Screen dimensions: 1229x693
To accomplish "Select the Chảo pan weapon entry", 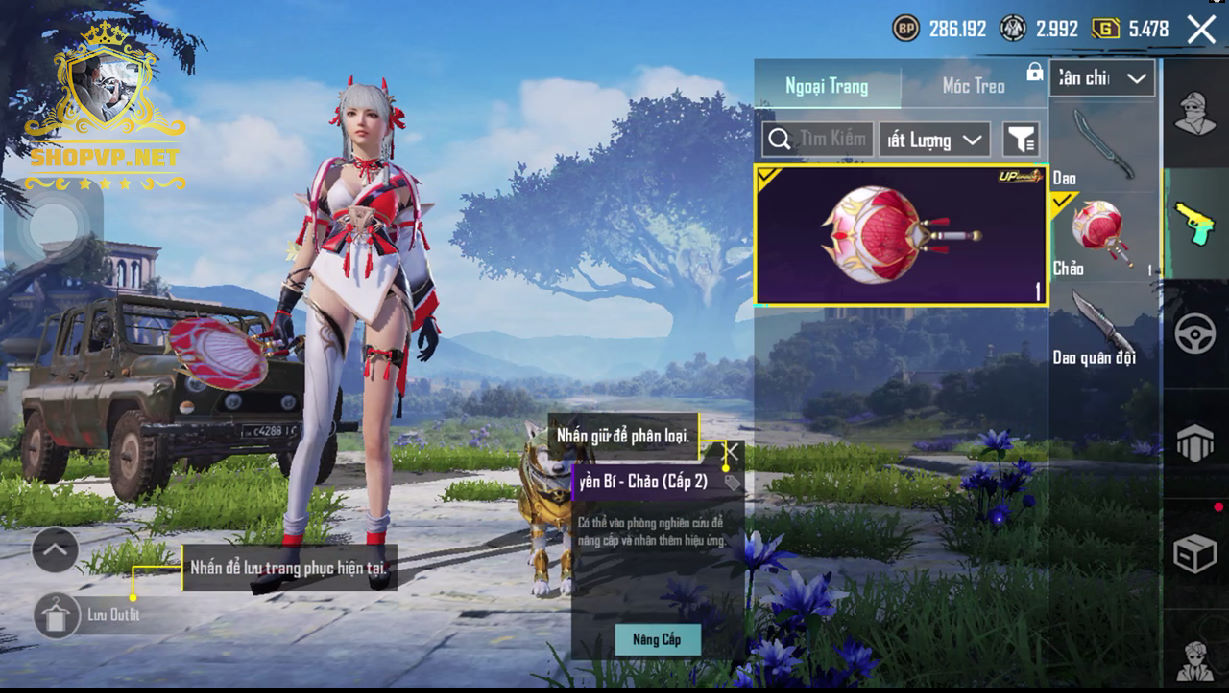I will (x=1103, y=236).
